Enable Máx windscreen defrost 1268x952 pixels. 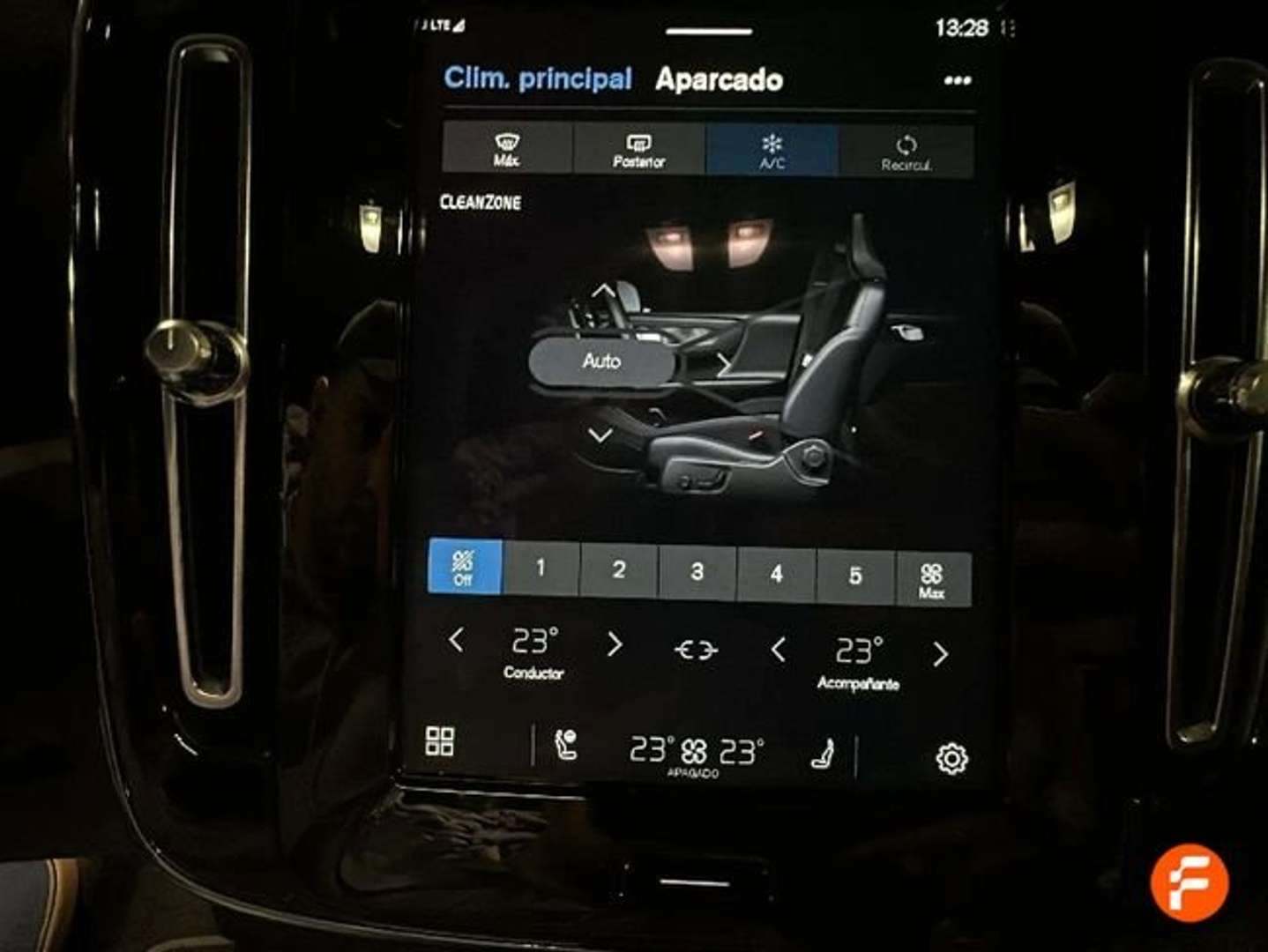(505, 150)
